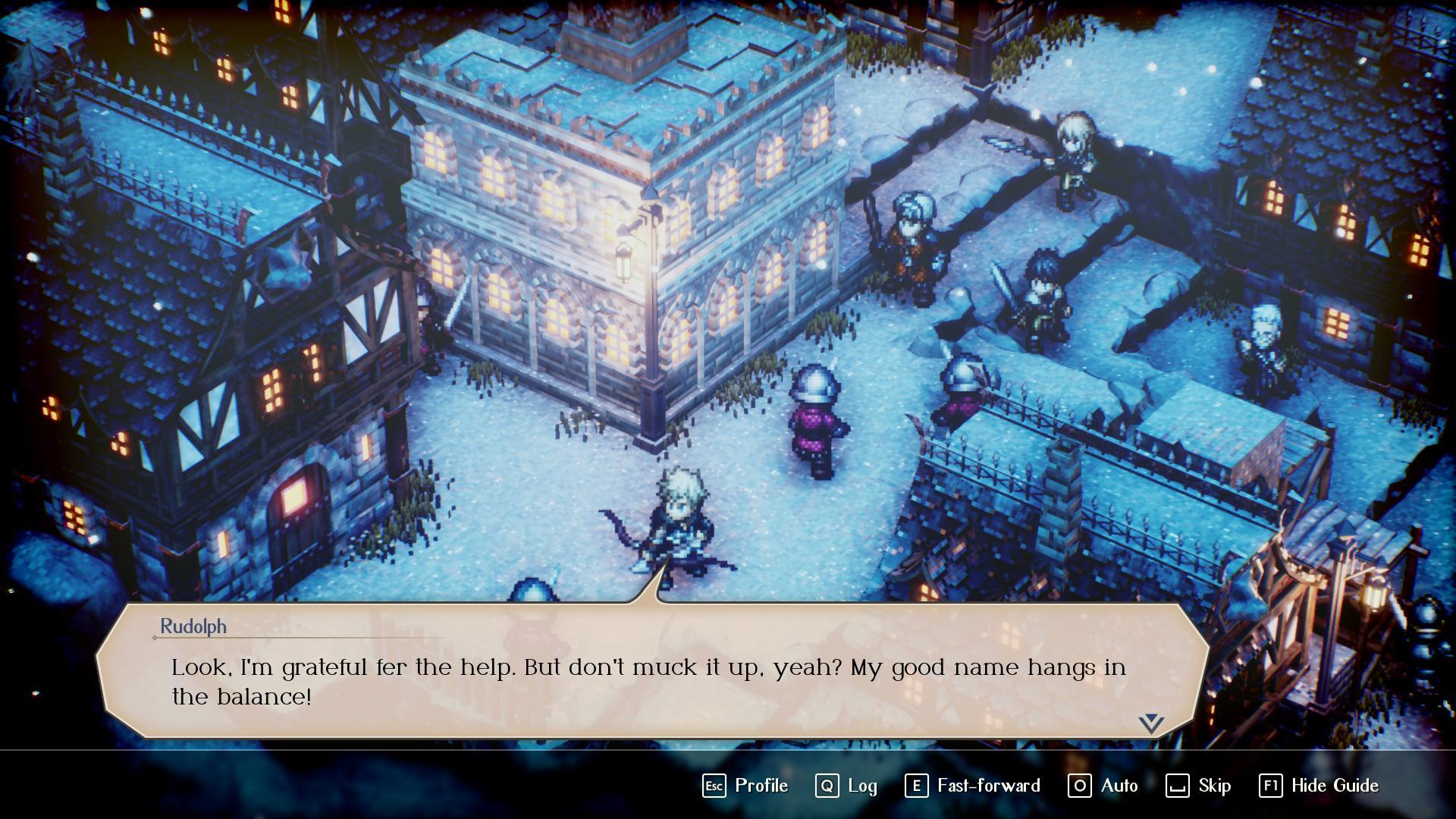Skip the cutscene
This screenshot has height=819, width=1456.
(x=1198, y=786)
